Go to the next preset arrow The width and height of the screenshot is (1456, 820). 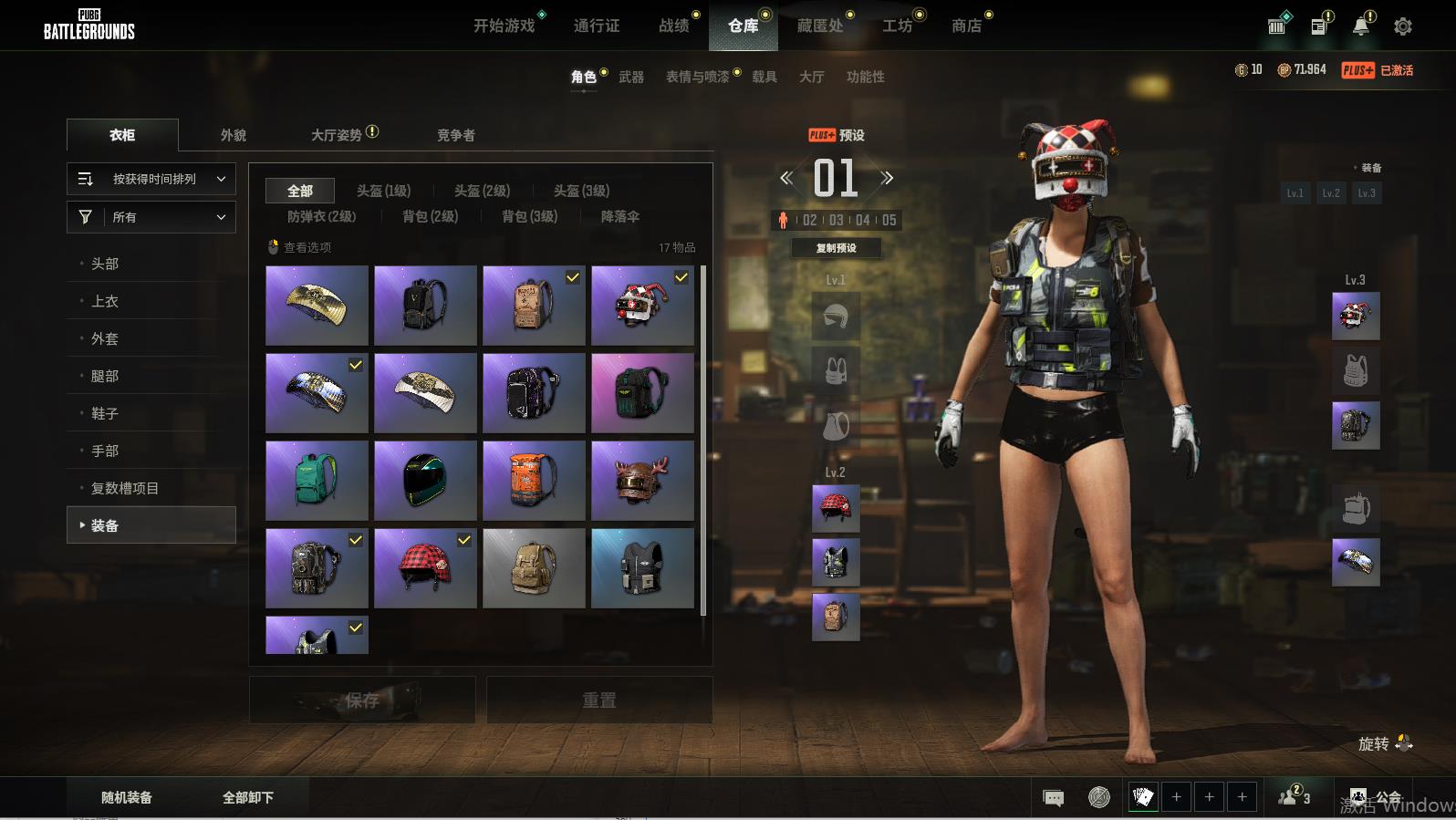[887, 179]
